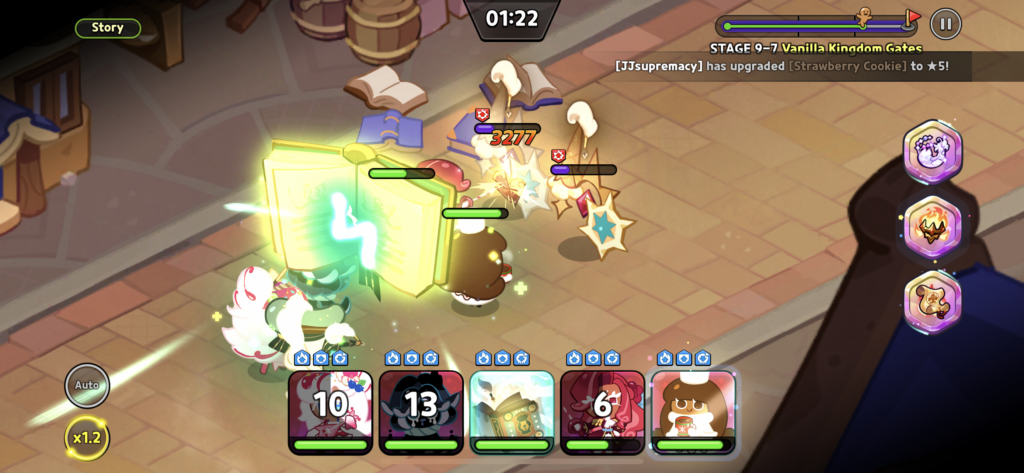Tap the dark cookie skill showing 13

pos(421,409)
